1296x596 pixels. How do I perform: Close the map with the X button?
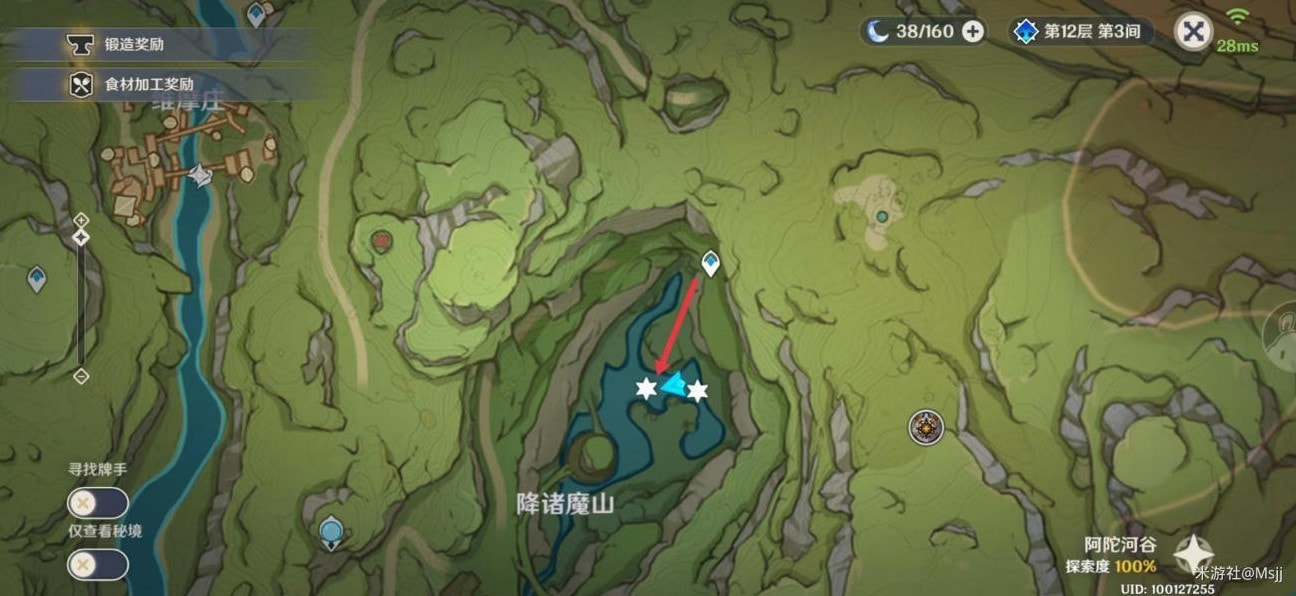coord(1192,31)
